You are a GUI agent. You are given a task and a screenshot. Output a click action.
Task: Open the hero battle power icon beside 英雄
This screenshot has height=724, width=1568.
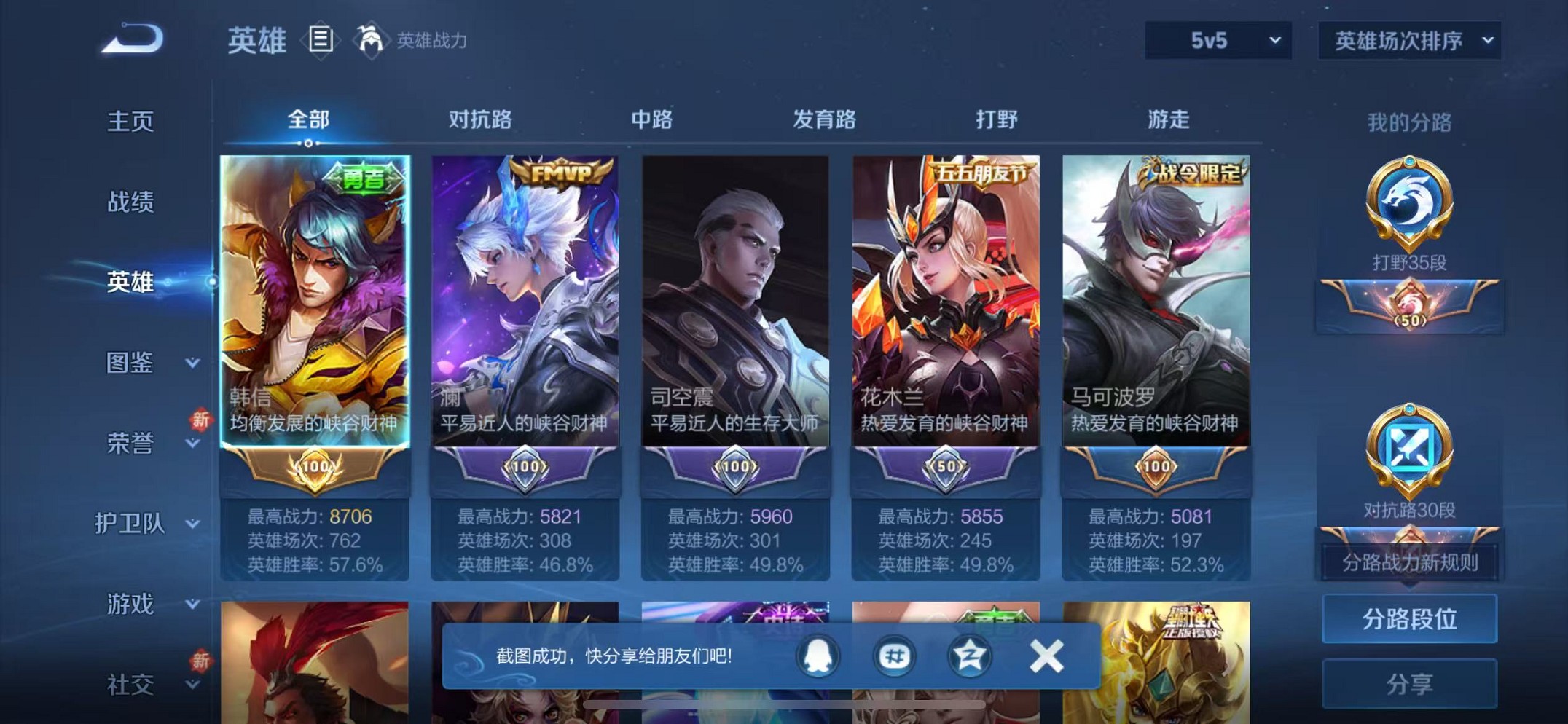pyautogui.click(x=372, y=39)
